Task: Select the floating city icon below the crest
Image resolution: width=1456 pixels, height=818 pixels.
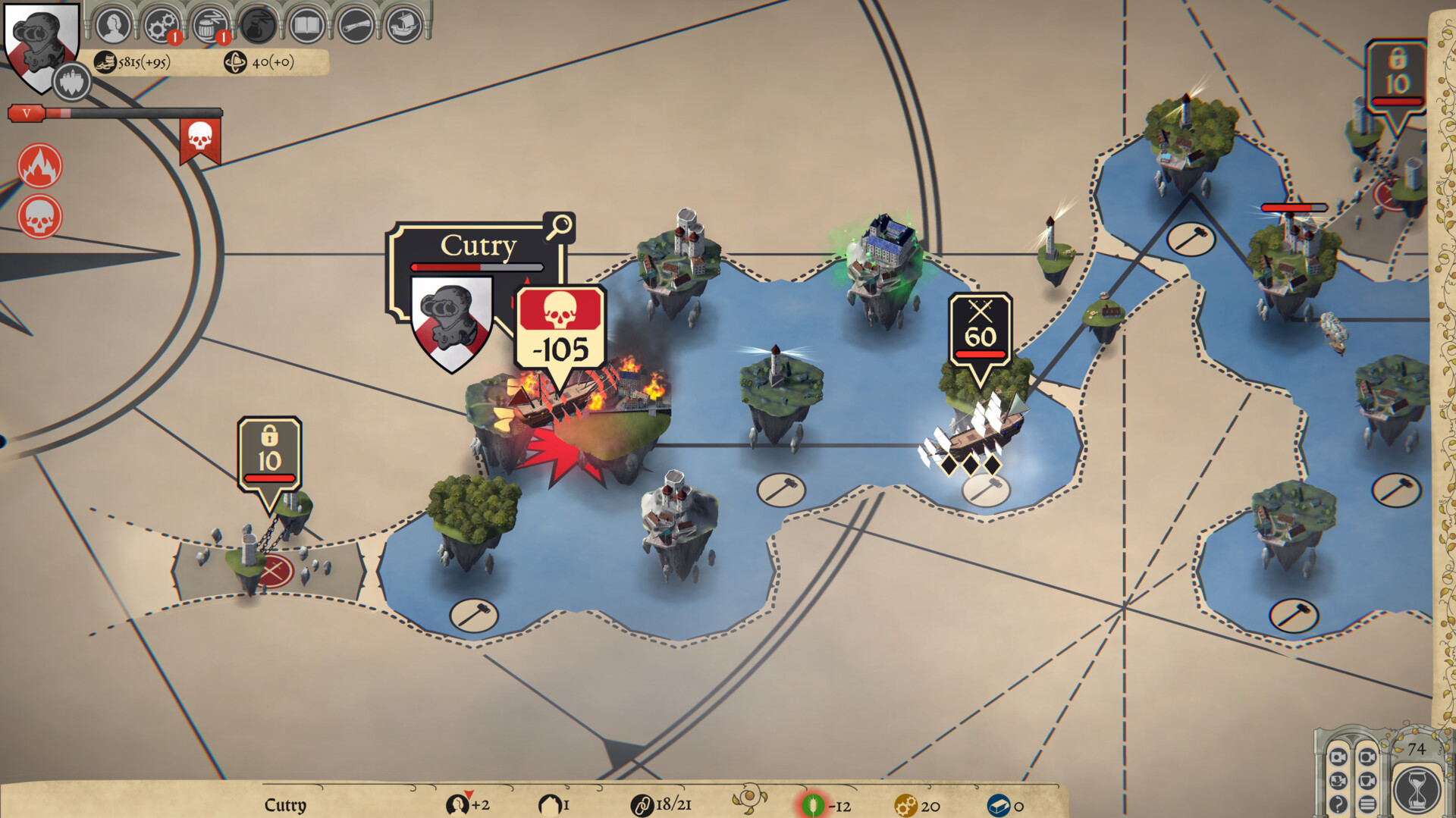Action: click(72, 81)
